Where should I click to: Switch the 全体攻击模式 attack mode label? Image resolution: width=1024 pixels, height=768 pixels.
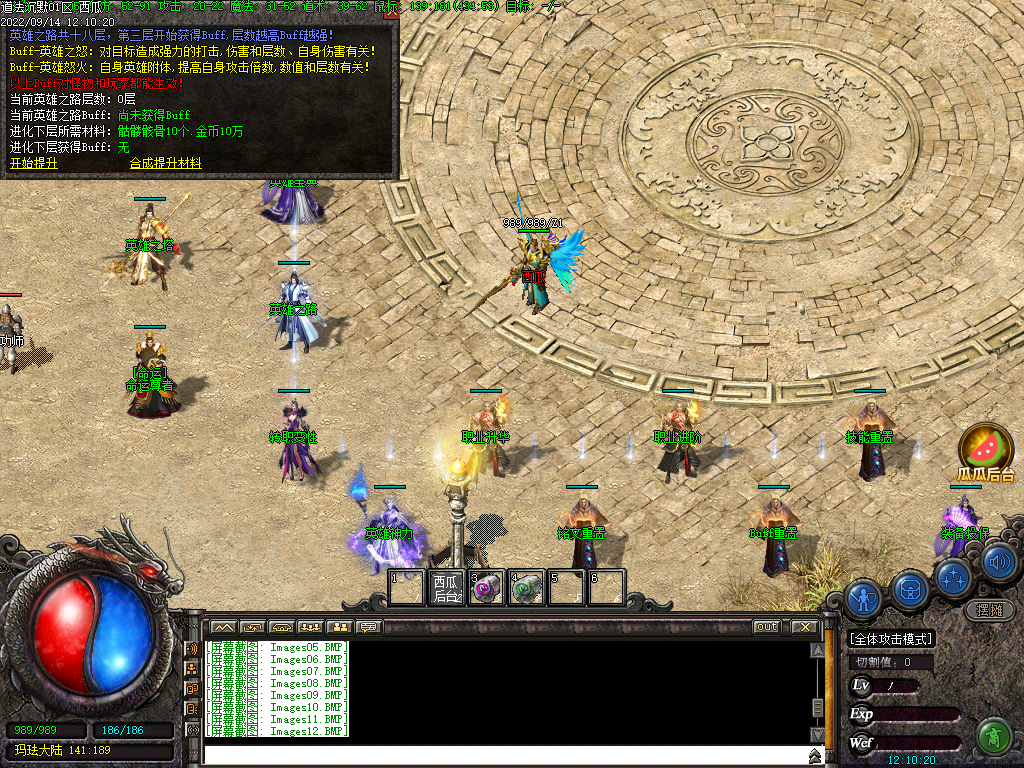891,639
